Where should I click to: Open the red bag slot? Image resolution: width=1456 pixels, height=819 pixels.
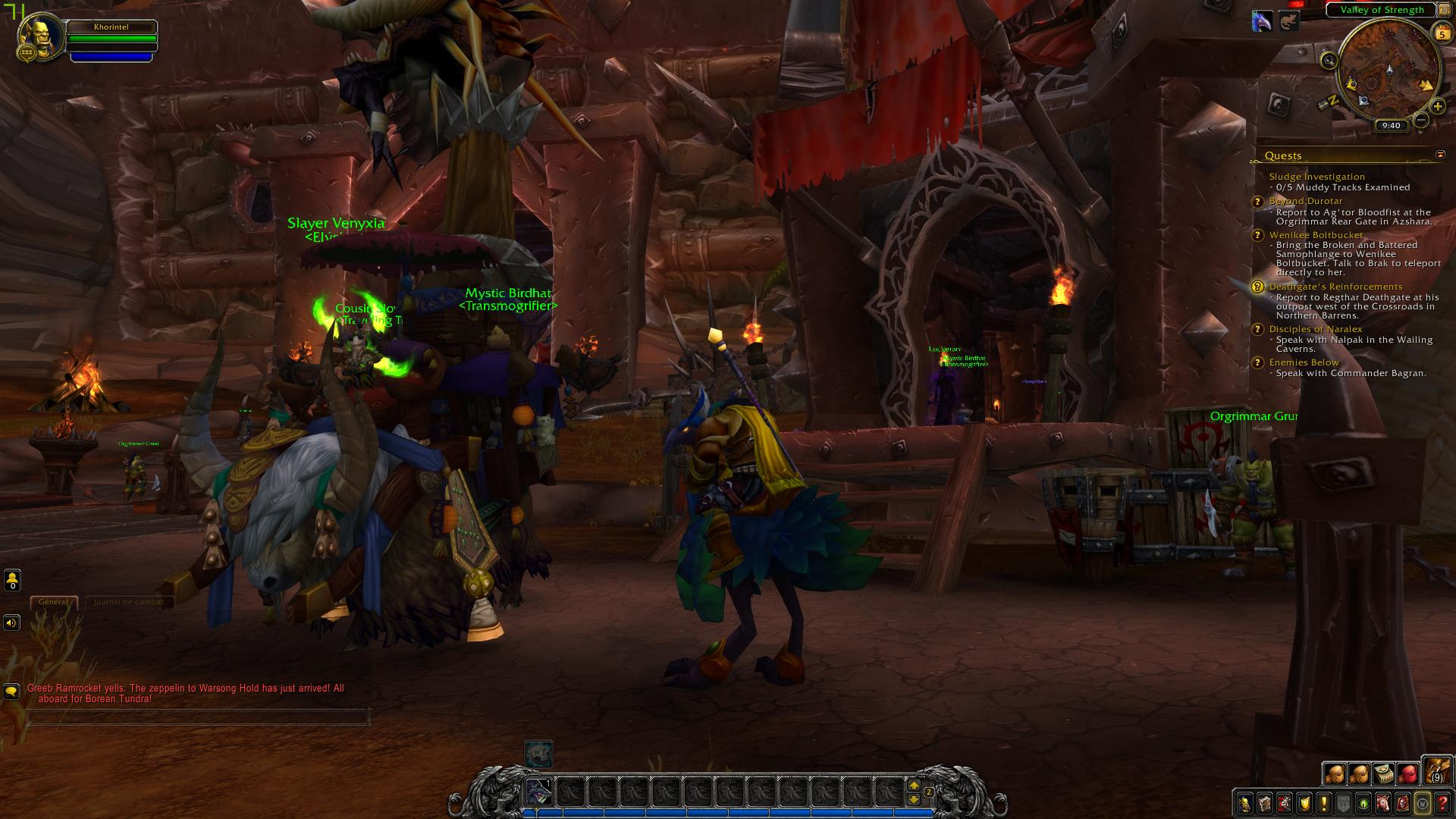pyautogui.click(x=1408, y=773)
